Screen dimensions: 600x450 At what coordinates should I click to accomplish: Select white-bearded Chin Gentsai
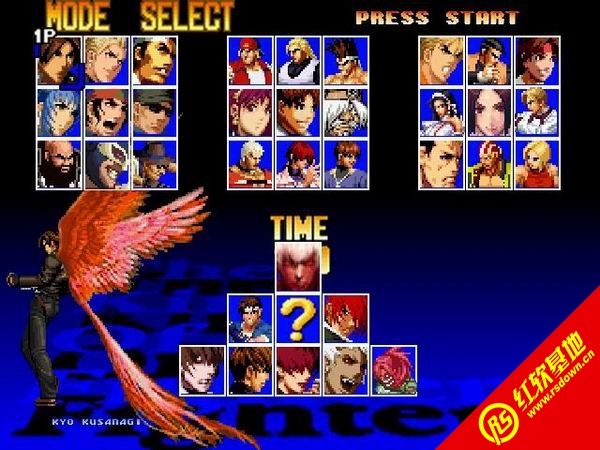click(x=345, y=112)
